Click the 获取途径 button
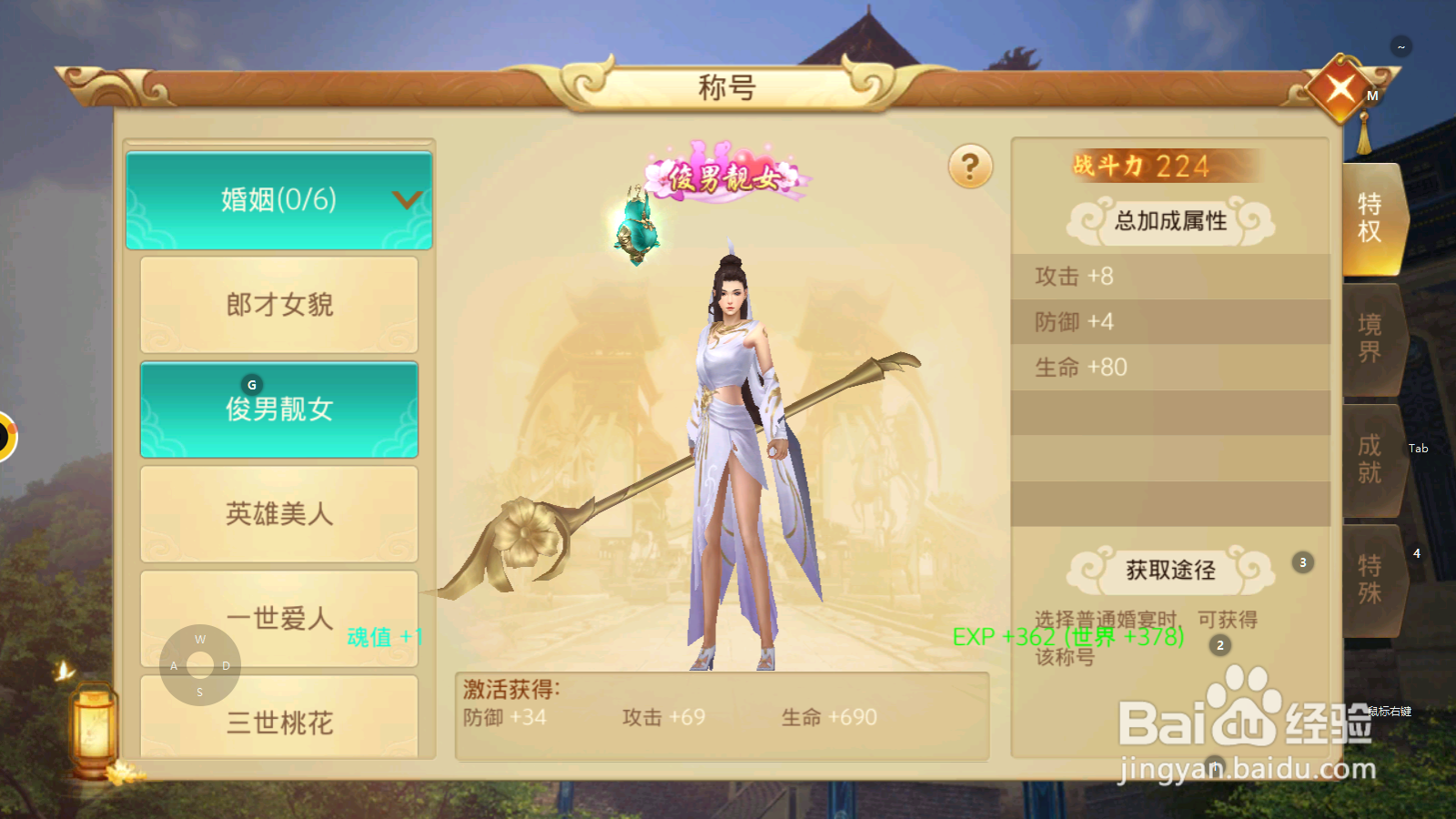Screen dimensions: 1456x819 1169,571
